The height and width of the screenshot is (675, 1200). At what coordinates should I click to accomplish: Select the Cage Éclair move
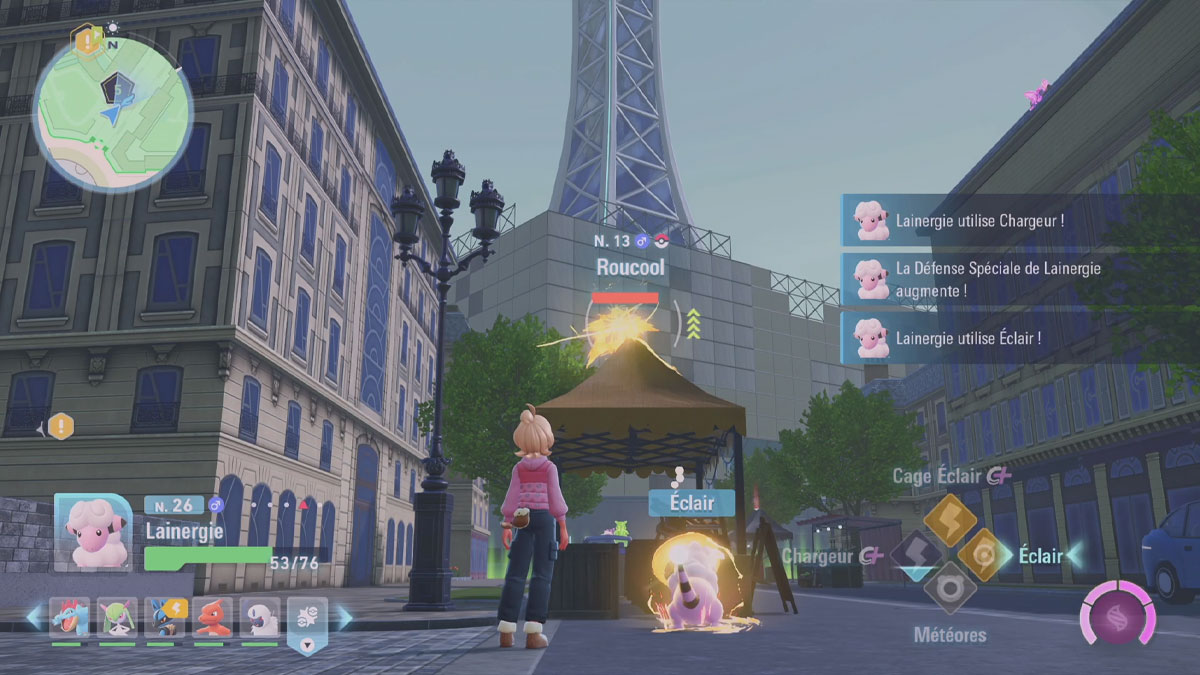click(949, 520)
